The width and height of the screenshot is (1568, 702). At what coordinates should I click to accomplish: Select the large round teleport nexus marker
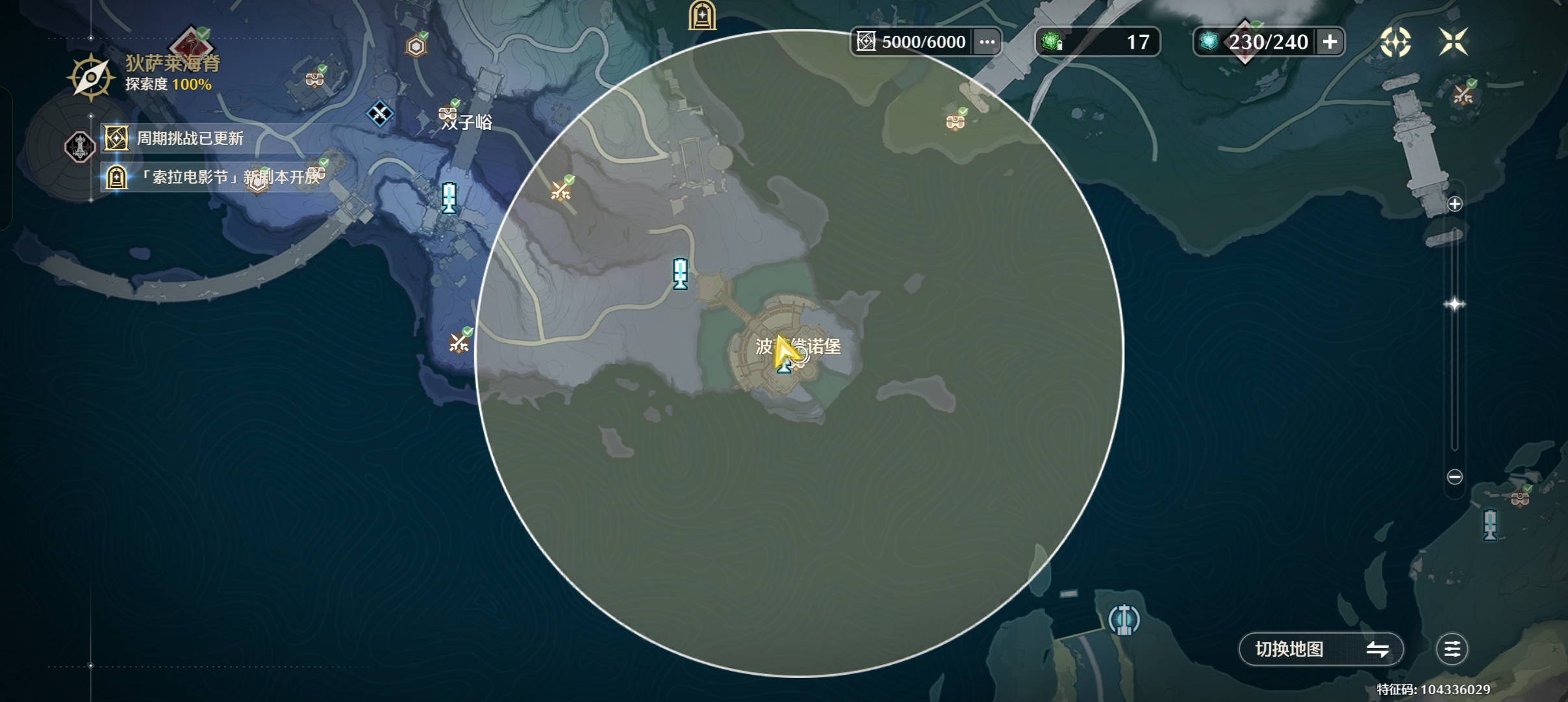coord(1124,619)
